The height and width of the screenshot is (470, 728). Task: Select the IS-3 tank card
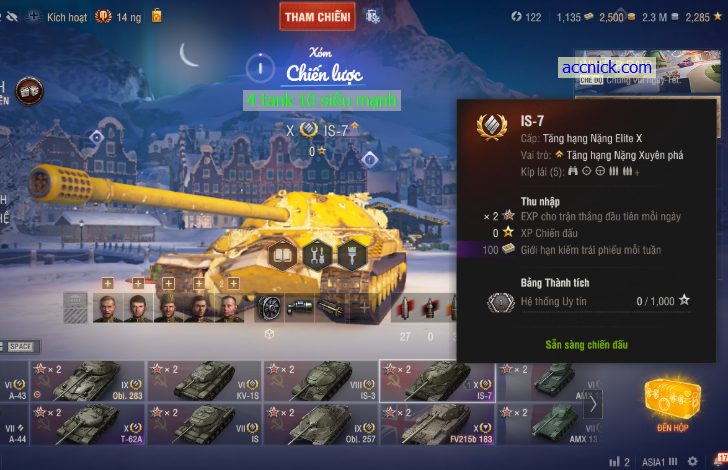320,380
